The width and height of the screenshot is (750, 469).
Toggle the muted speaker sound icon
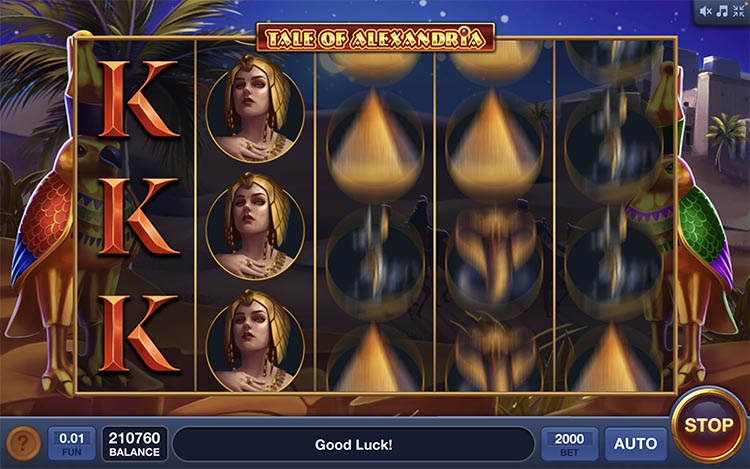[706, 11]
